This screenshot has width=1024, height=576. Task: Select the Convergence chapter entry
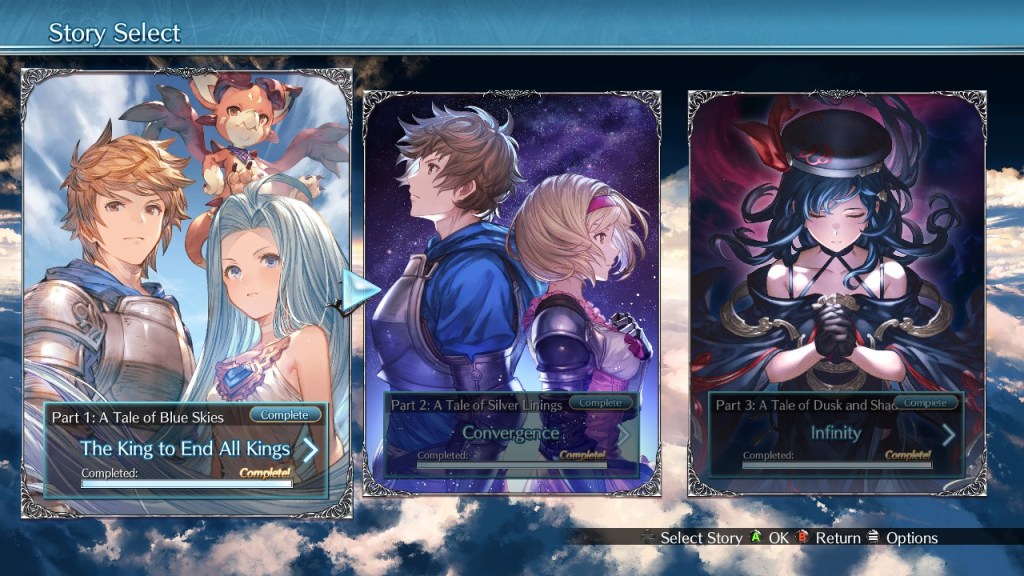tap(511, 434)
